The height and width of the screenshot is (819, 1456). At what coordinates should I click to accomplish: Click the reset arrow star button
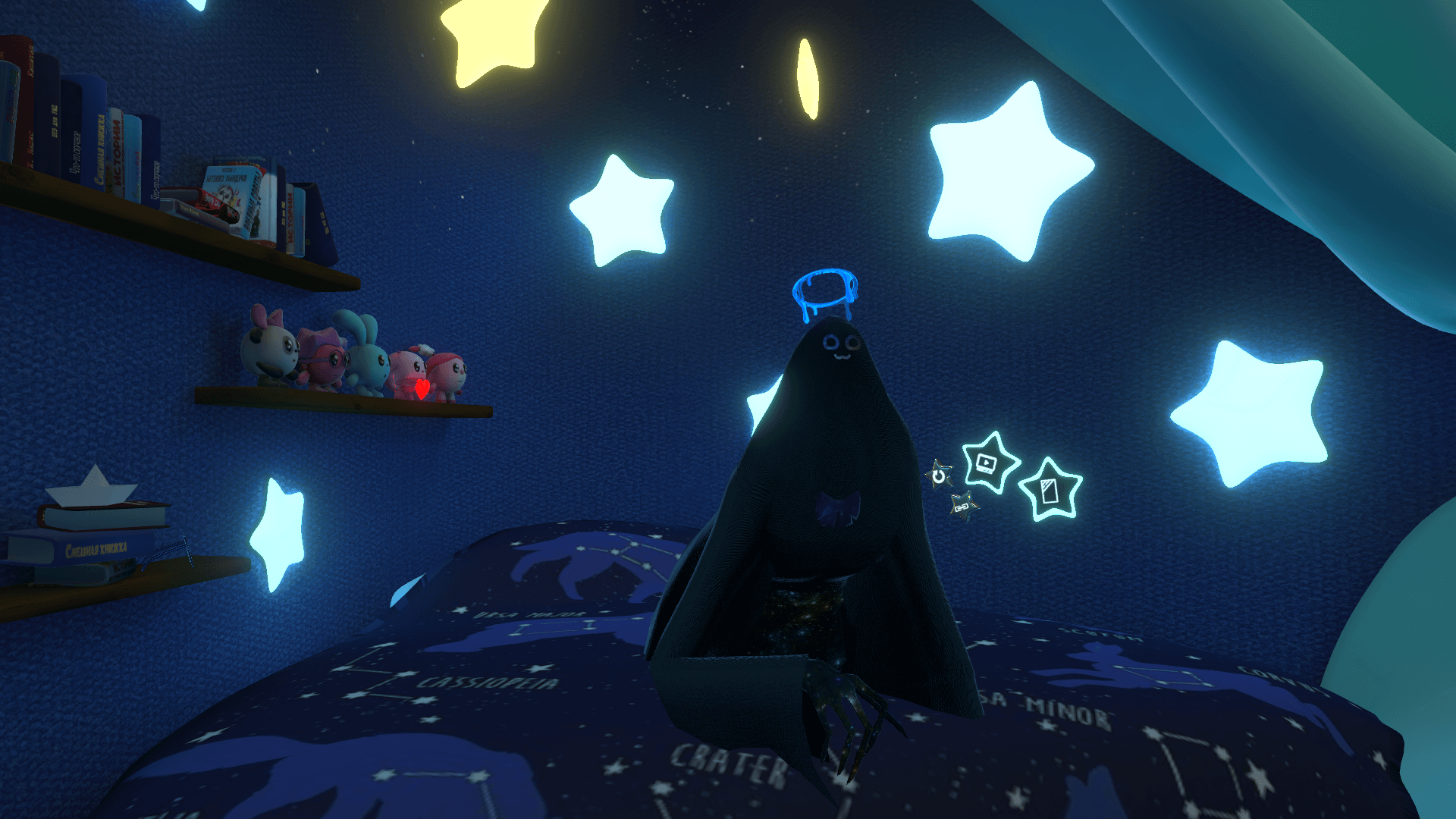(940, 475)
